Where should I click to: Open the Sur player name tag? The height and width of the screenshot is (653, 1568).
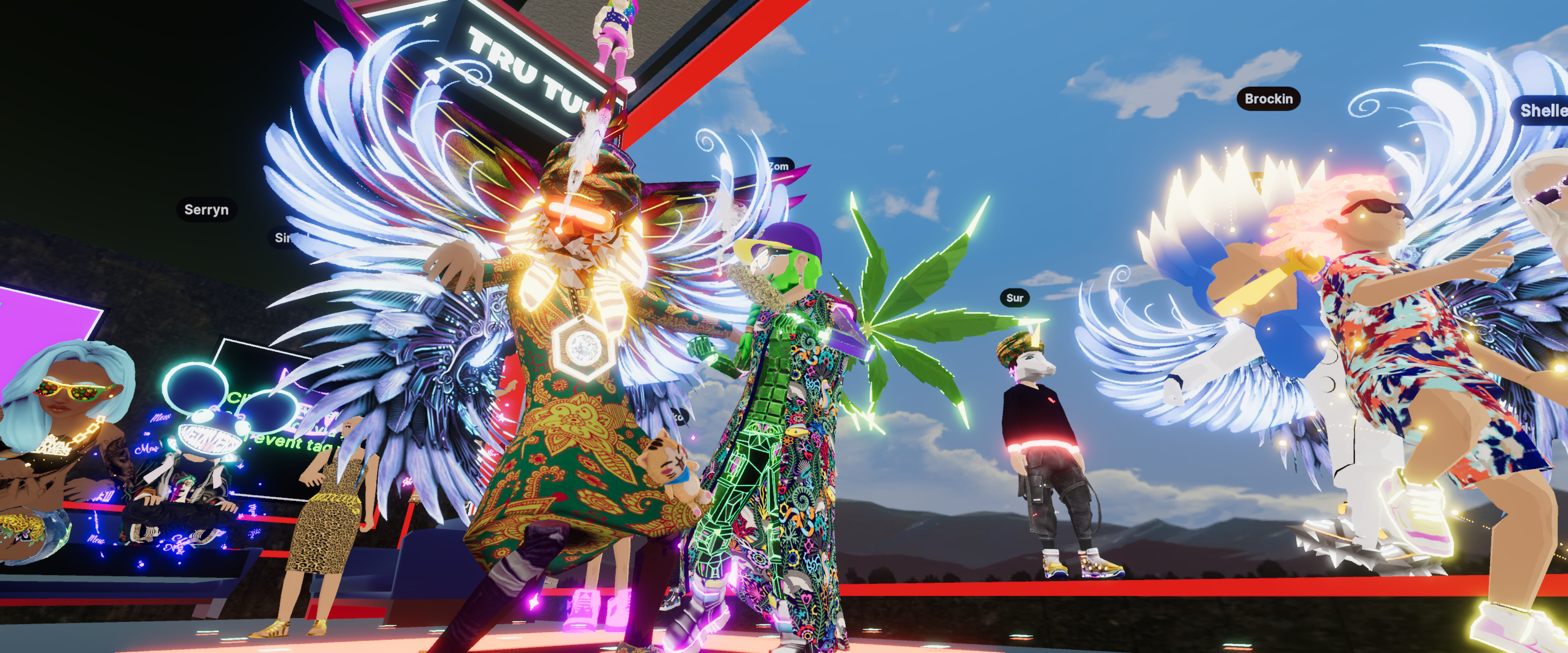point(1014,298)
